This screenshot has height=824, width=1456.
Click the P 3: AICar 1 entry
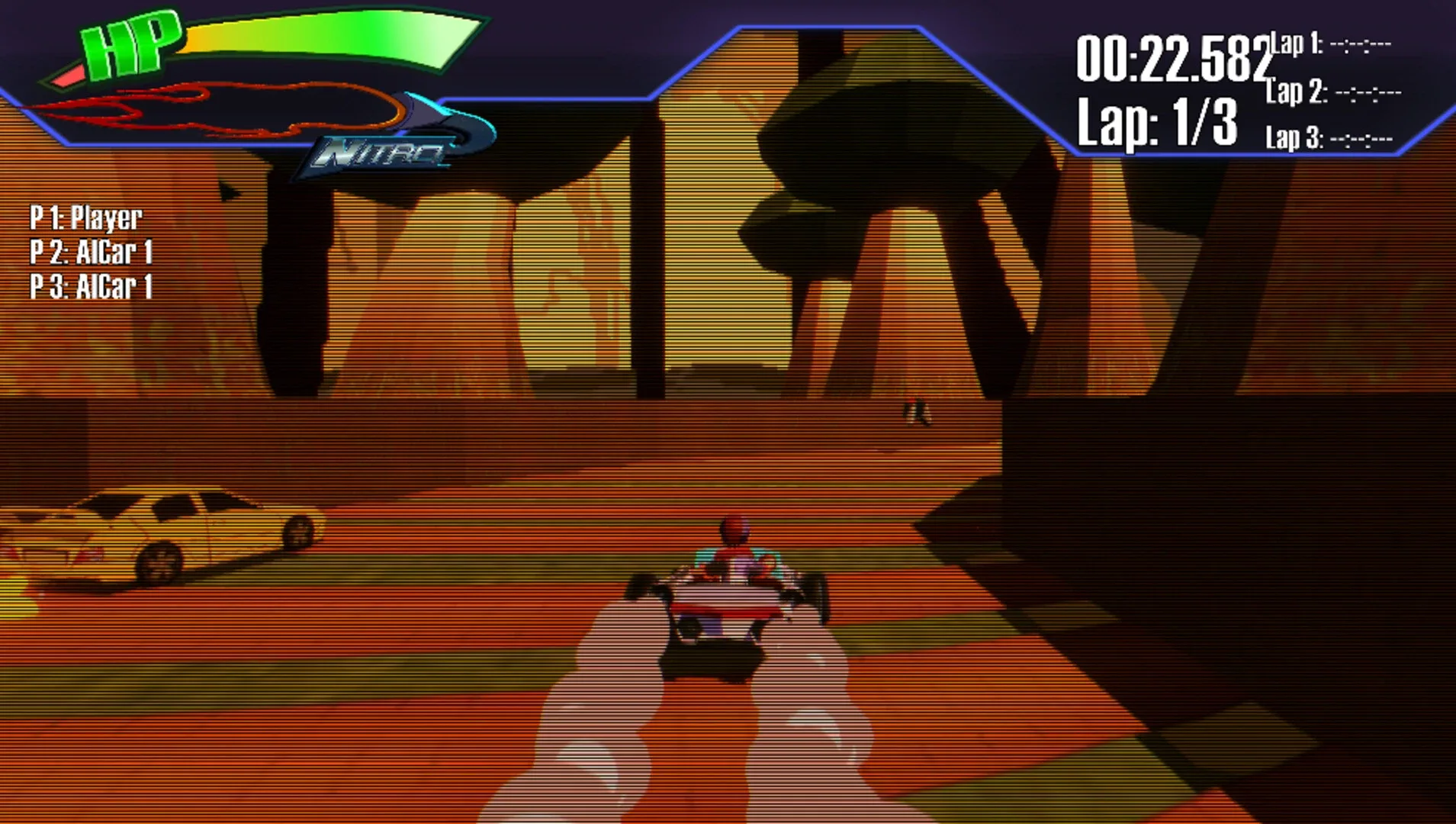pyautogui.click(x=92, y=288)
